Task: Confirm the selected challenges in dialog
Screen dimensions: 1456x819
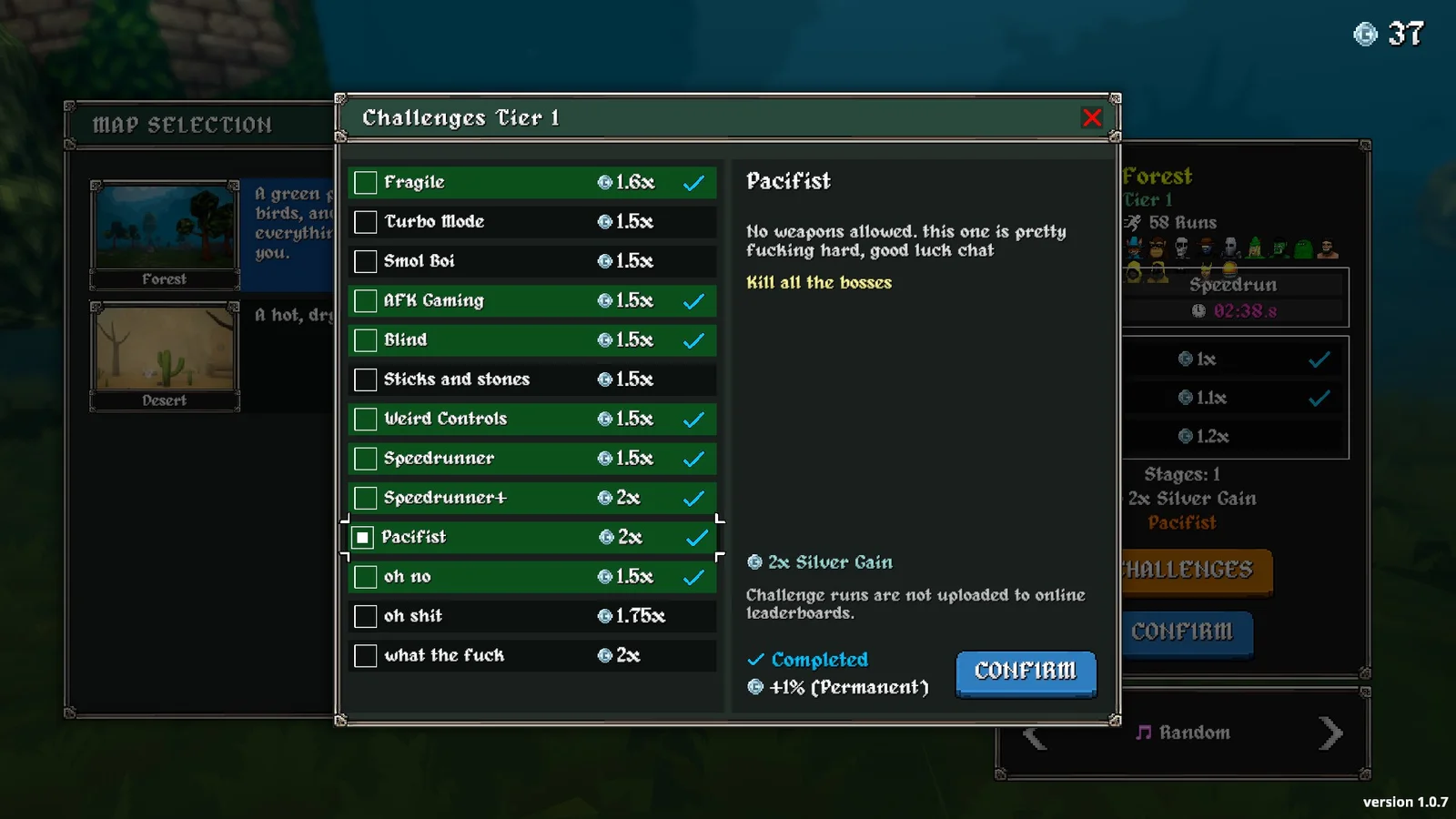Action: point(1026,672)
